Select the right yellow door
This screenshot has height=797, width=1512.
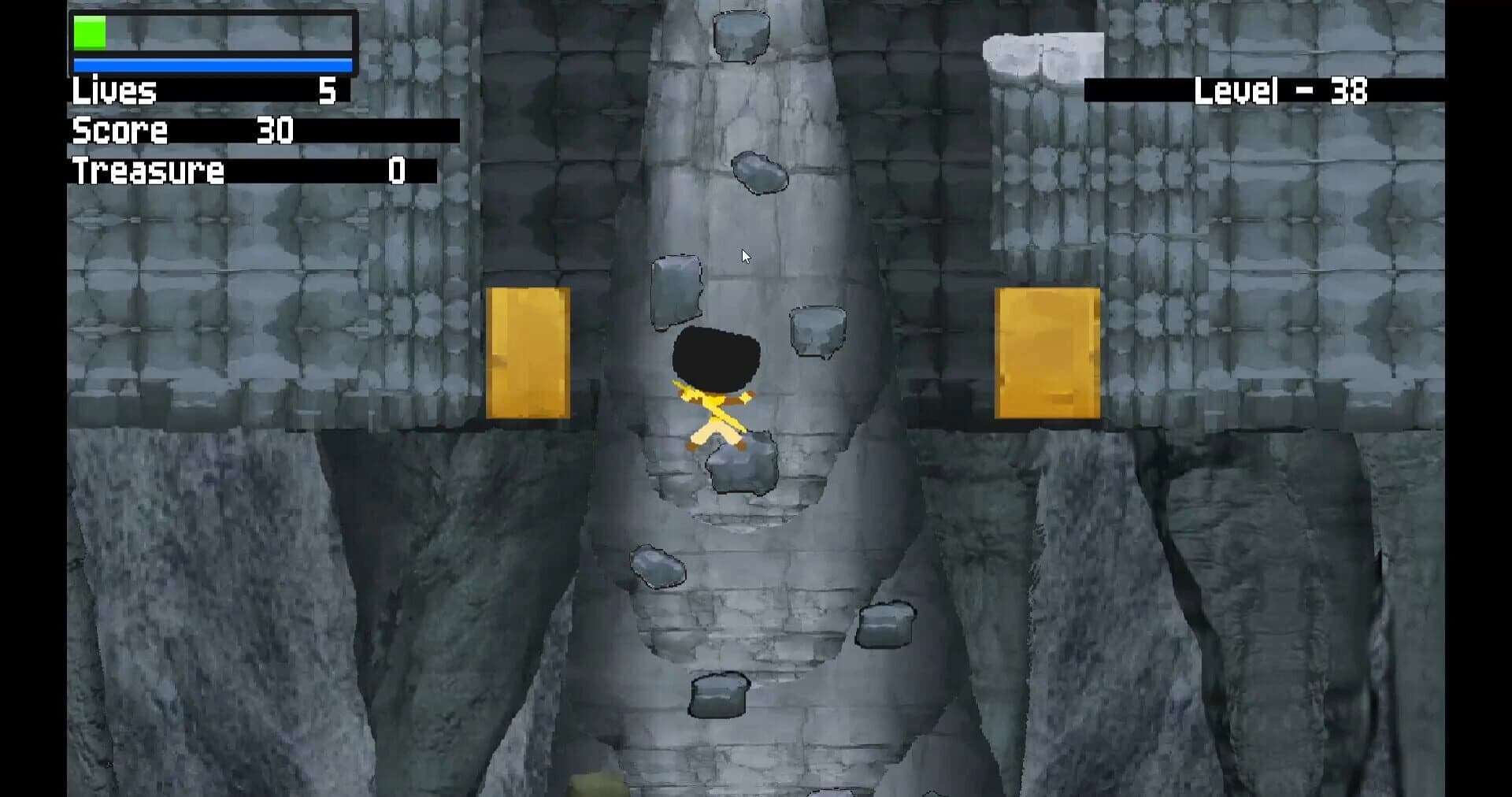(1047, 350)
